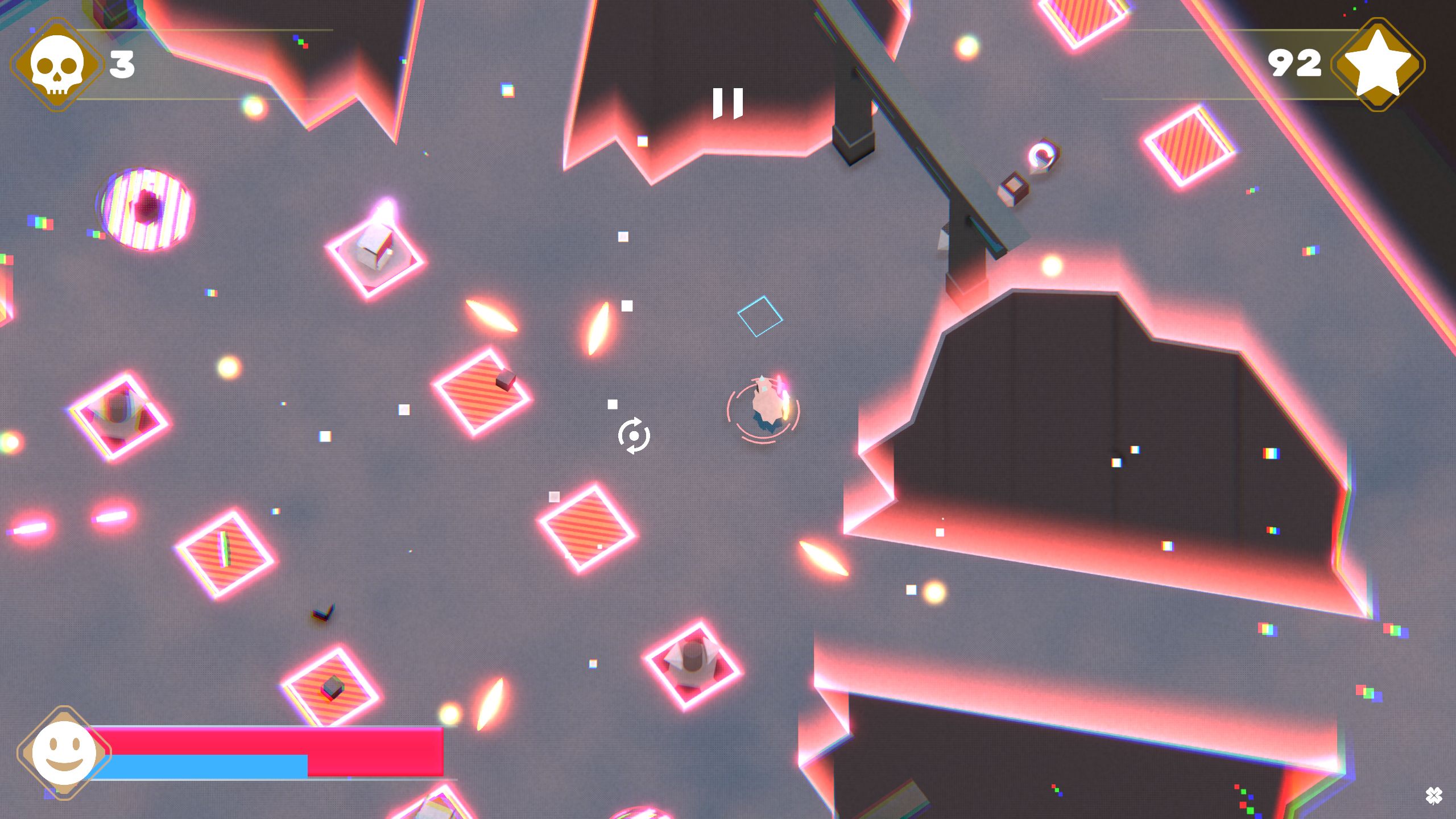The width and height of the screenshot is (1456, 819).
Task: Tap the skull kill-count icon
Action: click(x=56, y=65)
